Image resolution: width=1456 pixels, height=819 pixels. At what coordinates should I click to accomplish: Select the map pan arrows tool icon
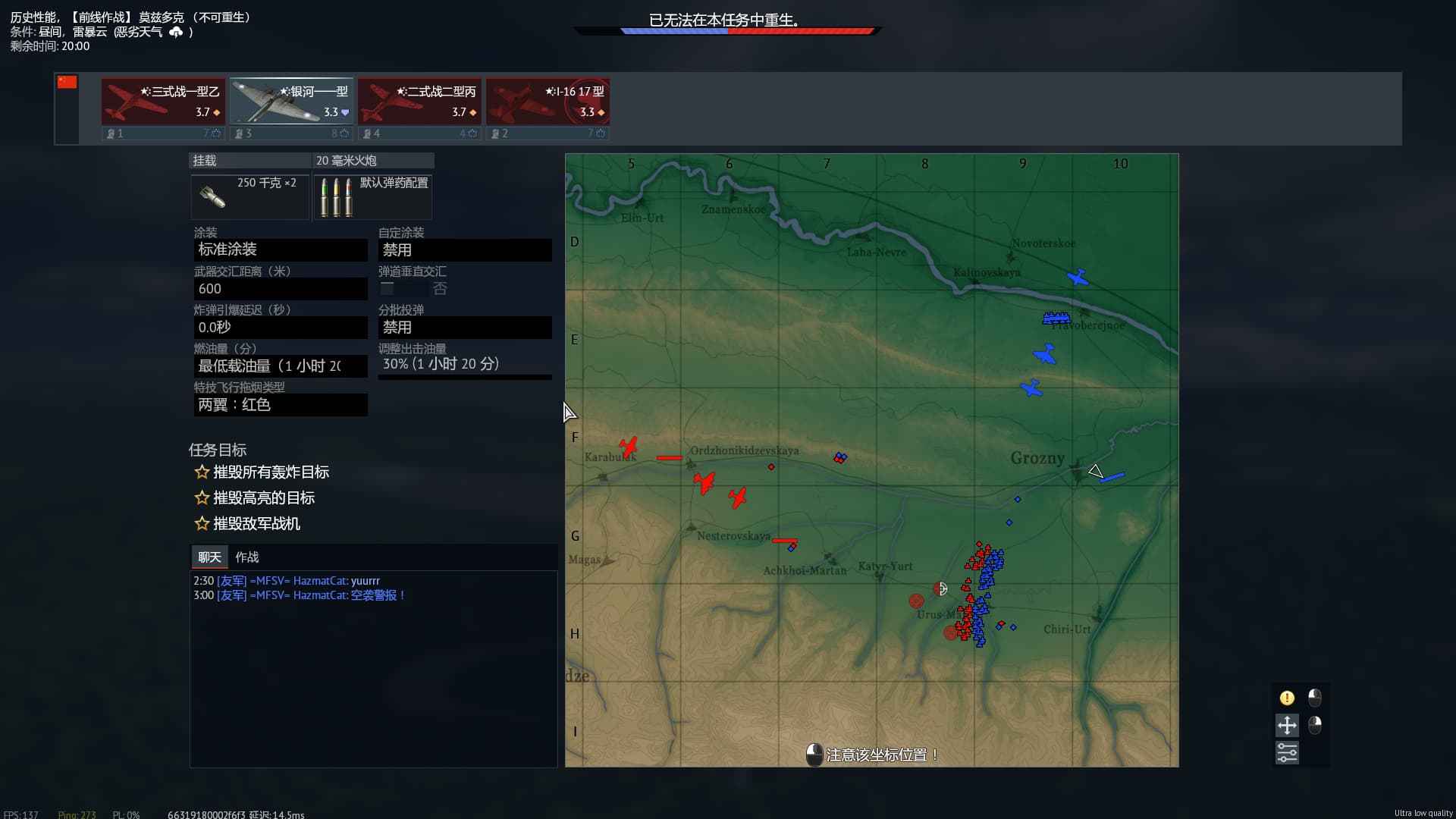coord(1287,726)
